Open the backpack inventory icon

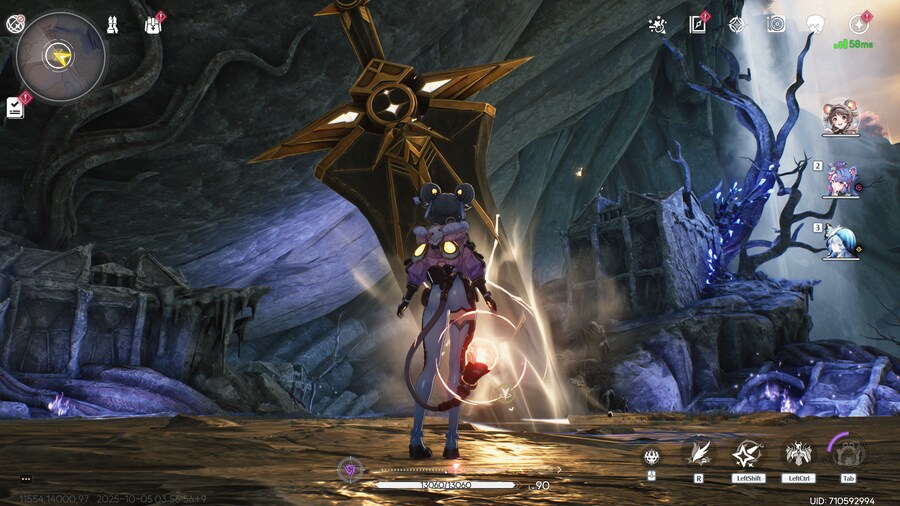153,25
